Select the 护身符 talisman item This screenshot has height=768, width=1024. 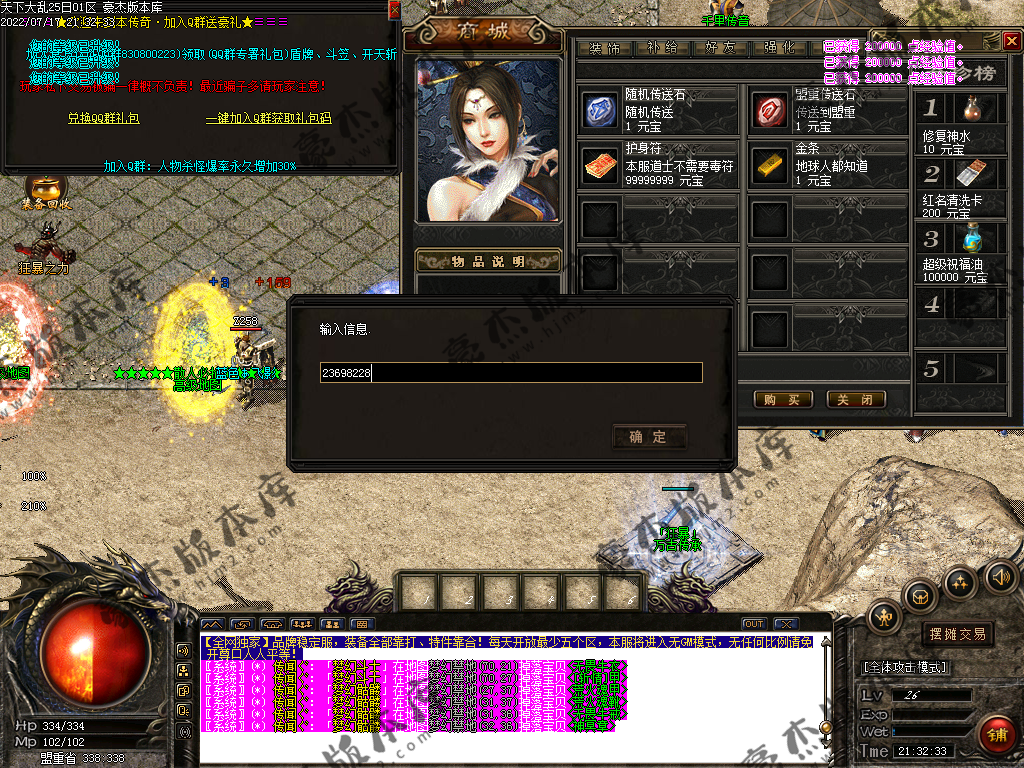pyautogui.click(x=601, y=164)
